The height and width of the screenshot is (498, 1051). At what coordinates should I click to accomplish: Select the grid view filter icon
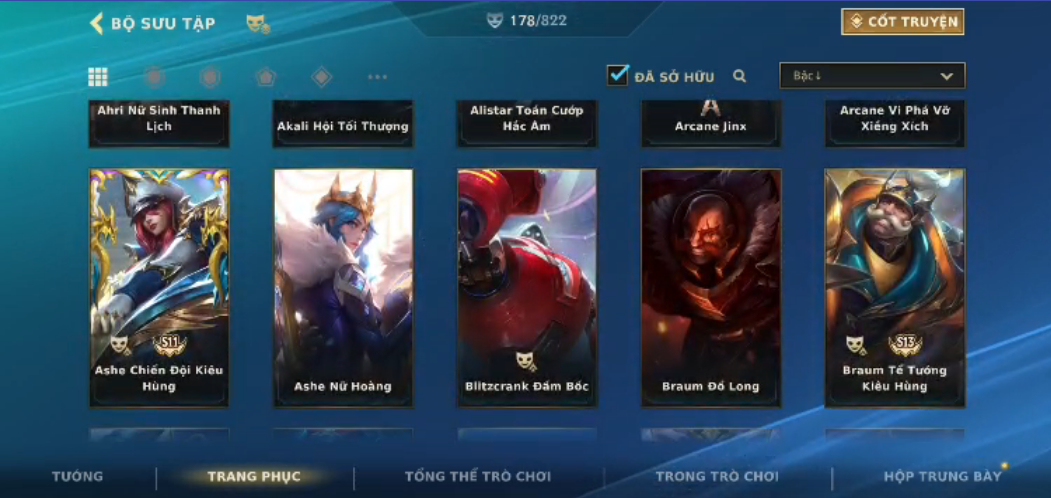point(98,77)
